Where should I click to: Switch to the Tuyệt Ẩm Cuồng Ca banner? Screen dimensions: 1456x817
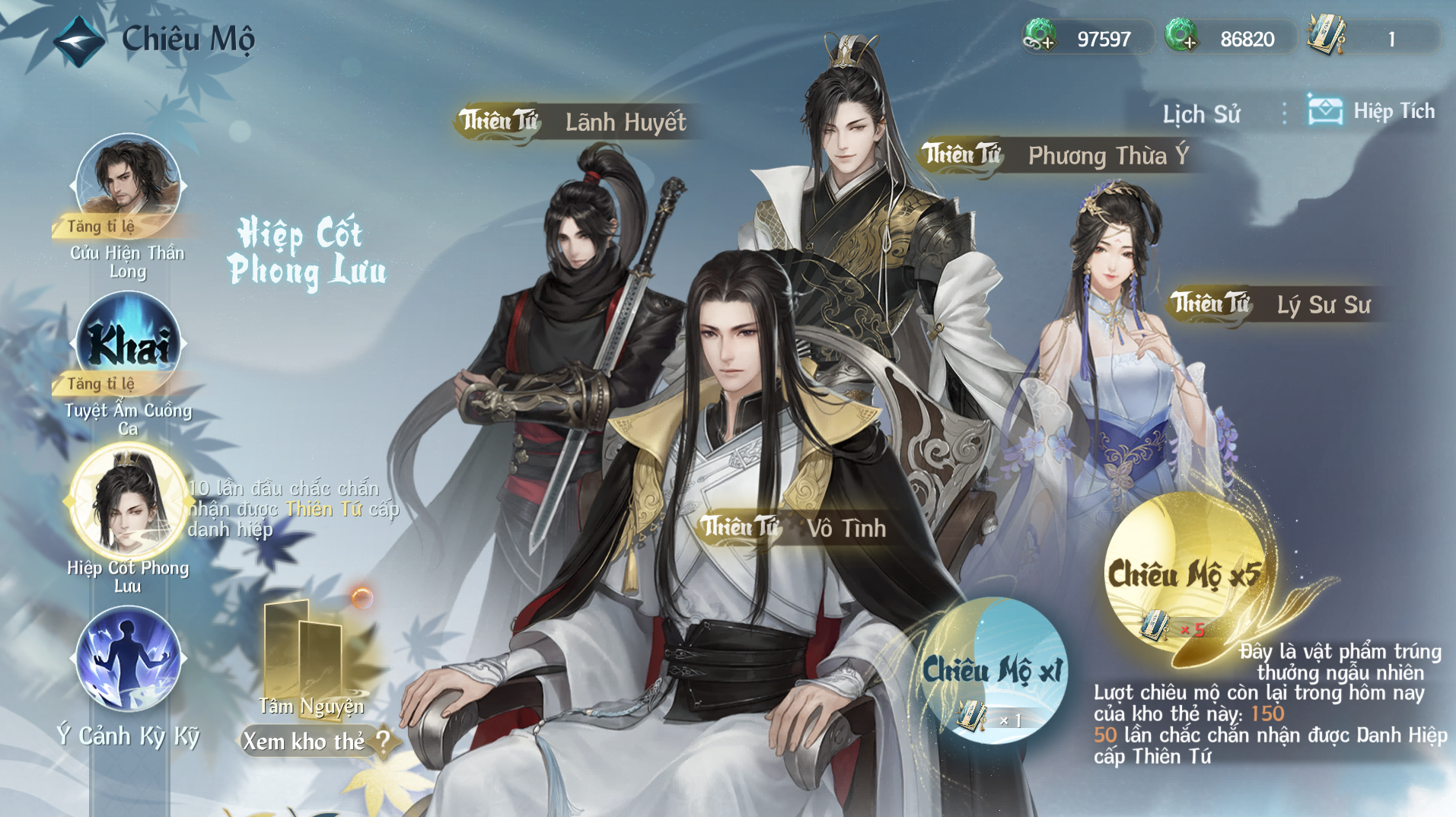pyautogui.click(x=128, y=343)
